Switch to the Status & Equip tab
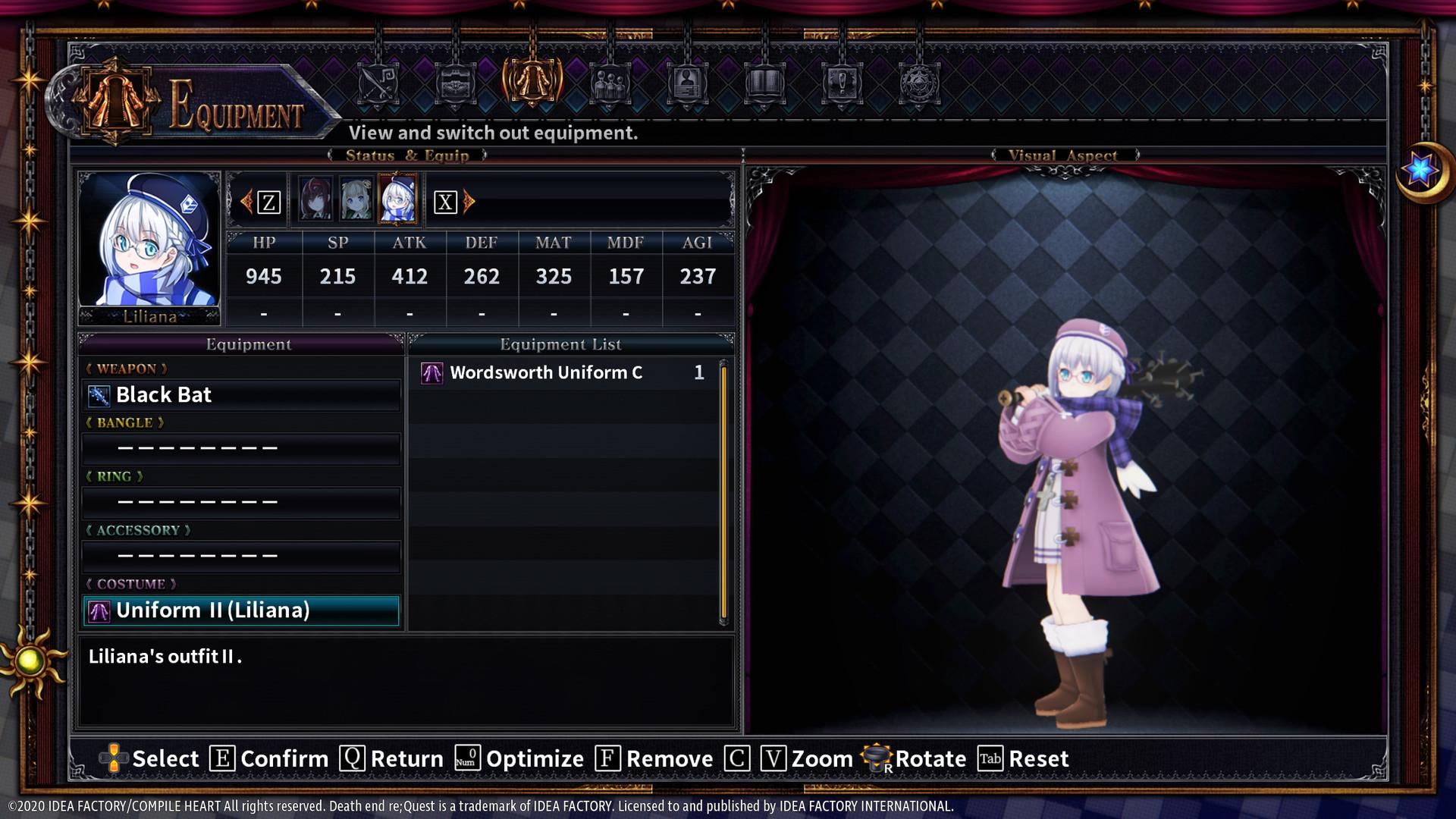Screen dimensions: 1456x819 [x=406, y=155]
